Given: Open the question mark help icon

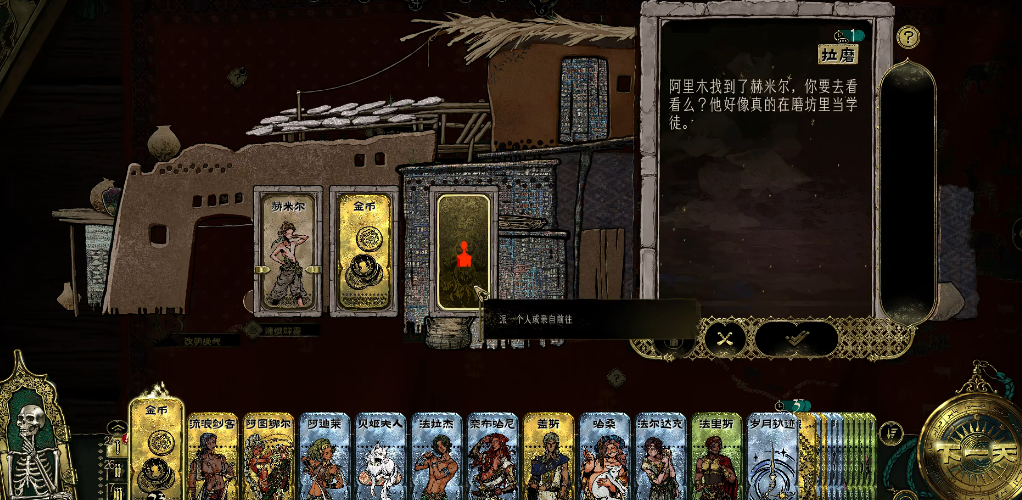Looking at the screenshot, I should 908,38.
